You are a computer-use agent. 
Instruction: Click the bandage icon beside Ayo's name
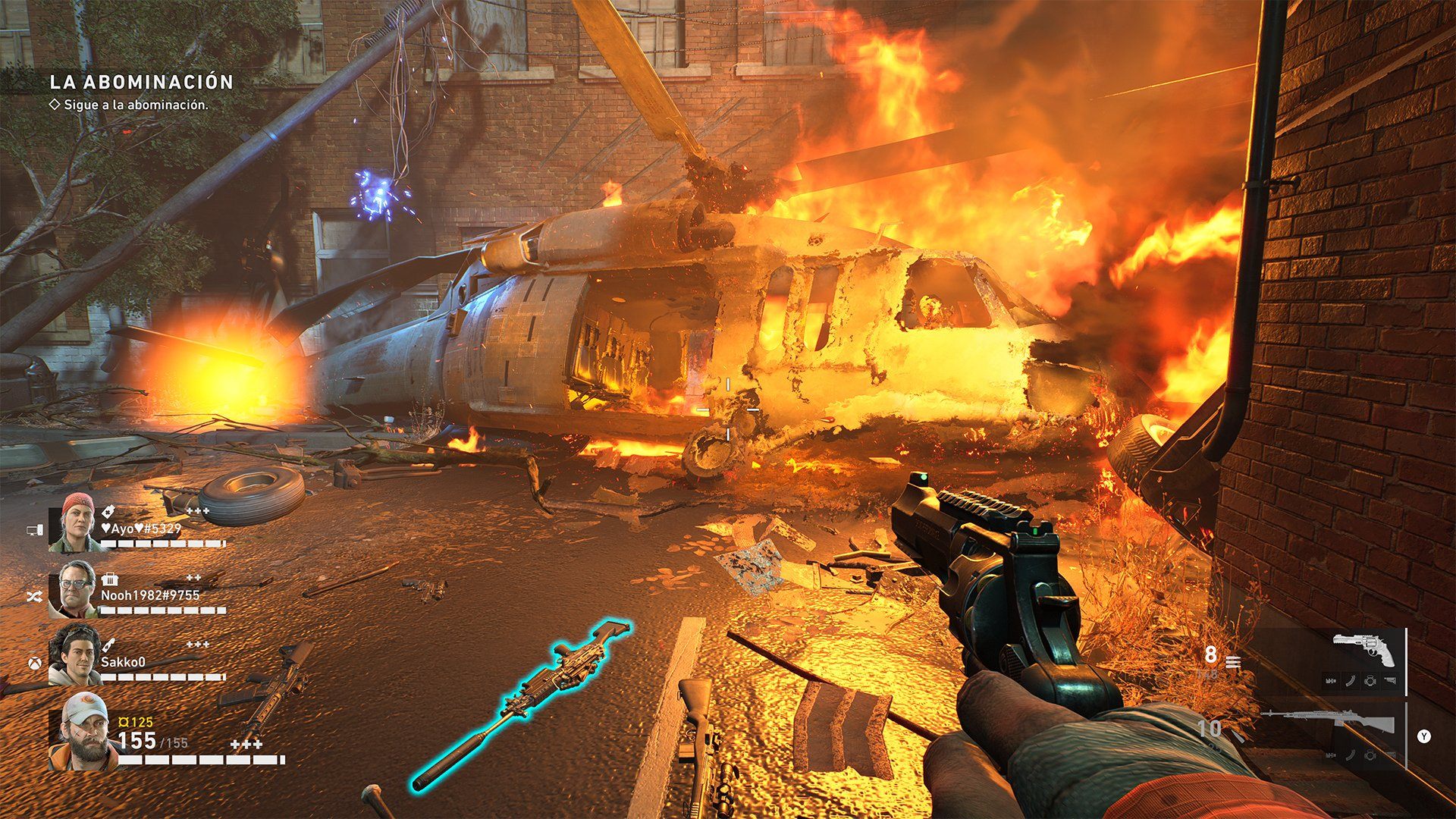tap(107, 512)
